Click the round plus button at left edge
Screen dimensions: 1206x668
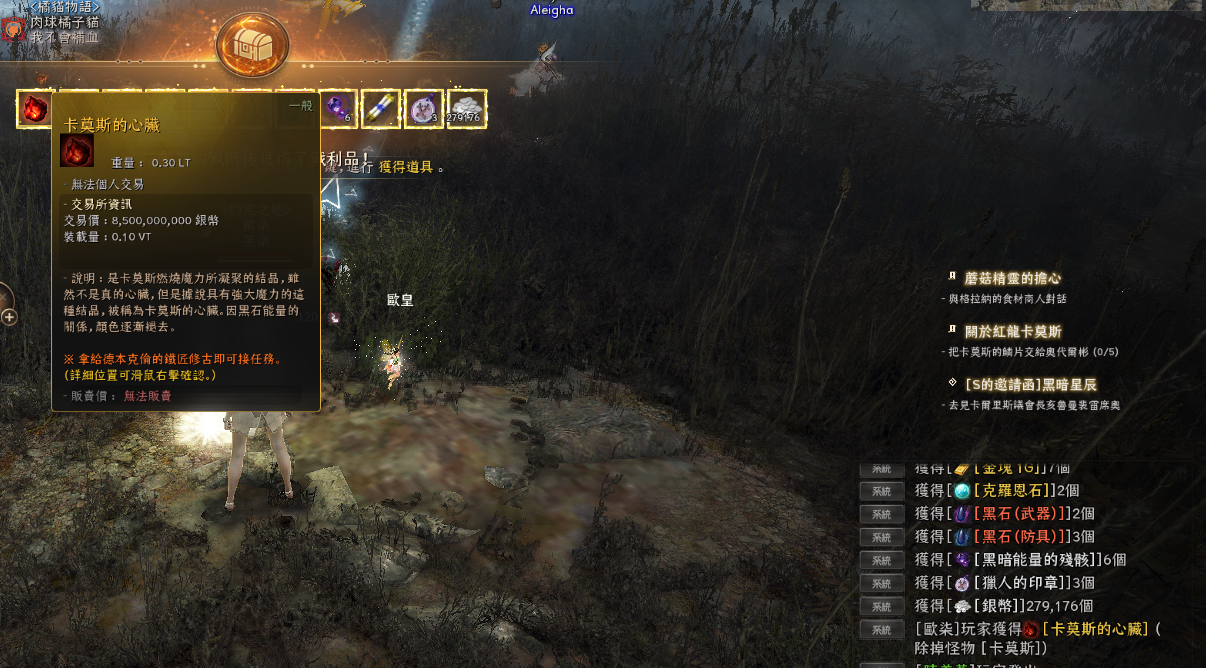point(9,317)
